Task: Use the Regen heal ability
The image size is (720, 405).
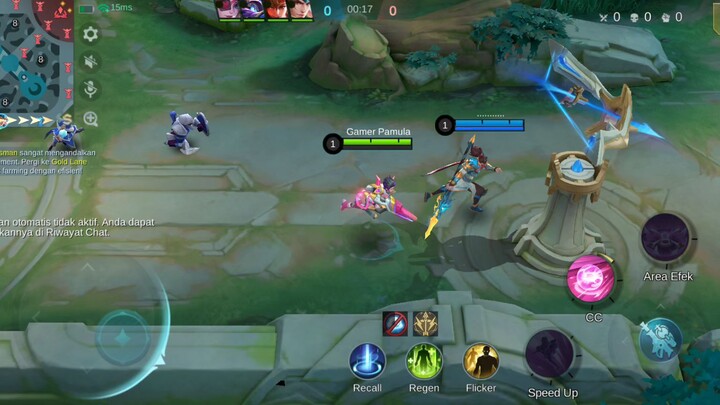Action: 424,361
